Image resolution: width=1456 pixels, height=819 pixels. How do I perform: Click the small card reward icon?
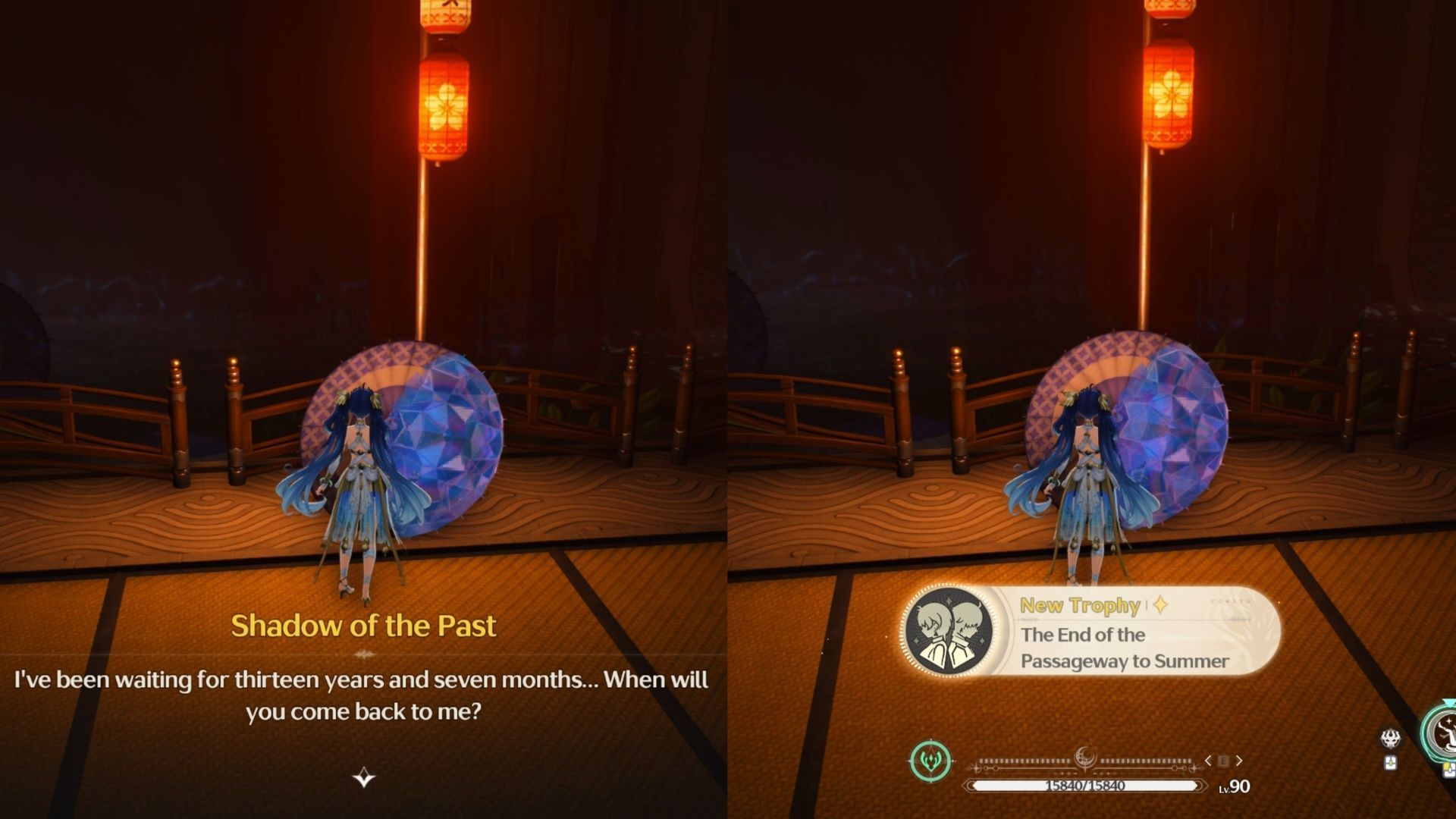(1390, 763)
